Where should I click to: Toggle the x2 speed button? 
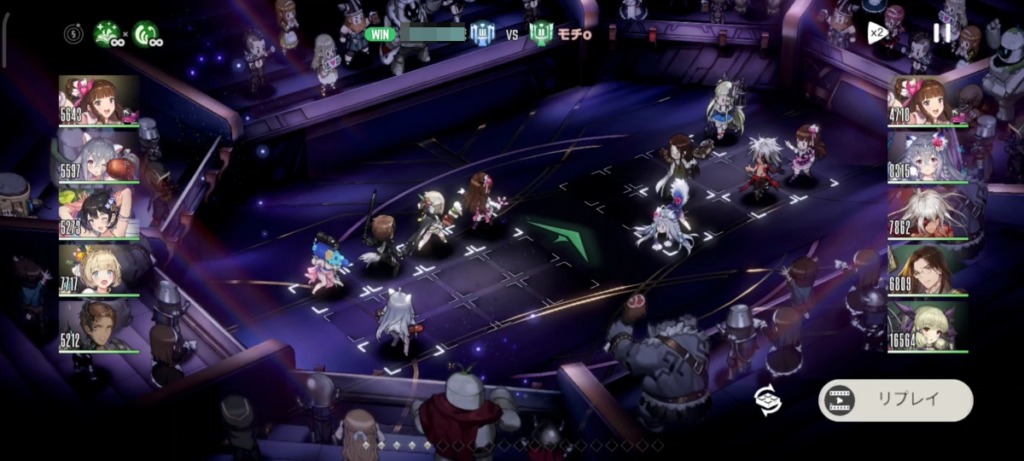pos(876,33)
